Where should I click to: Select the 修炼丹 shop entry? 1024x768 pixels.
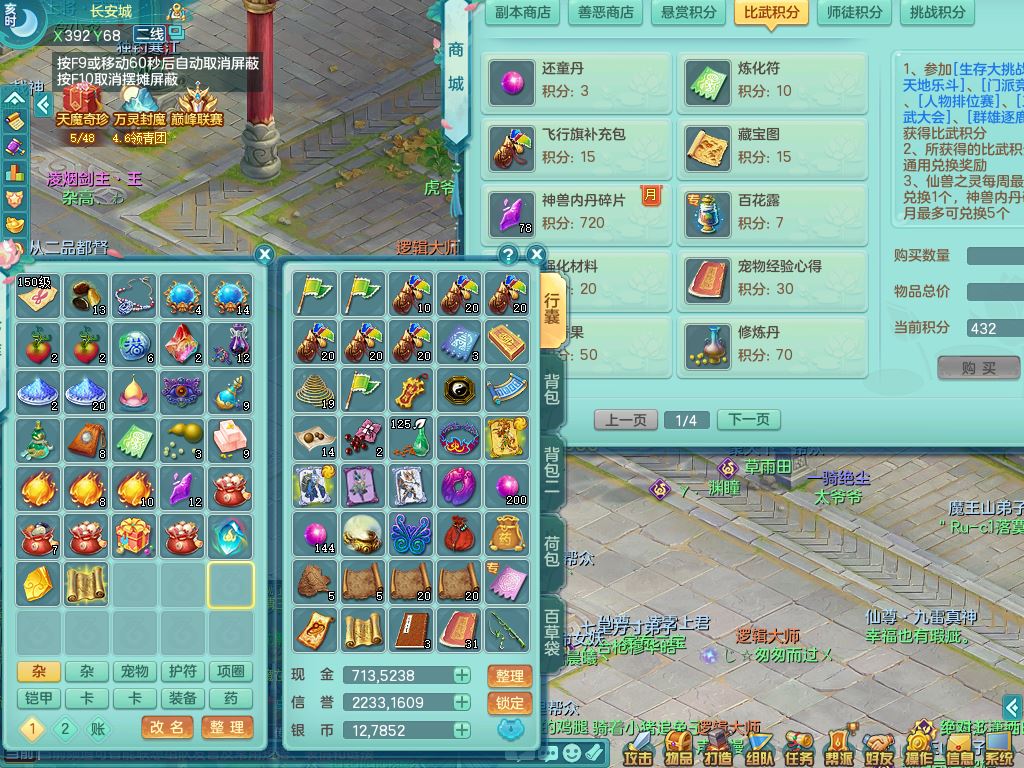click(775, 343)
